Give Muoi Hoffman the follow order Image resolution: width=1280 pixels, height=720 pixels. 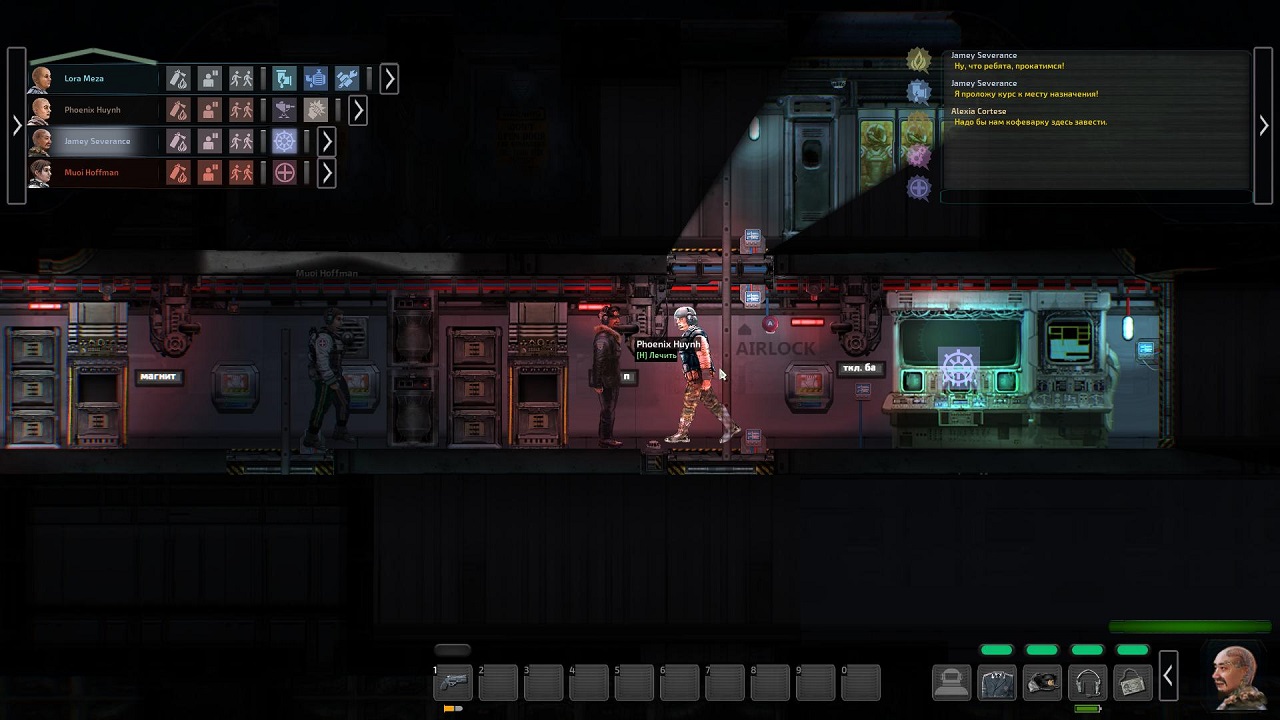tap(242, 173)
